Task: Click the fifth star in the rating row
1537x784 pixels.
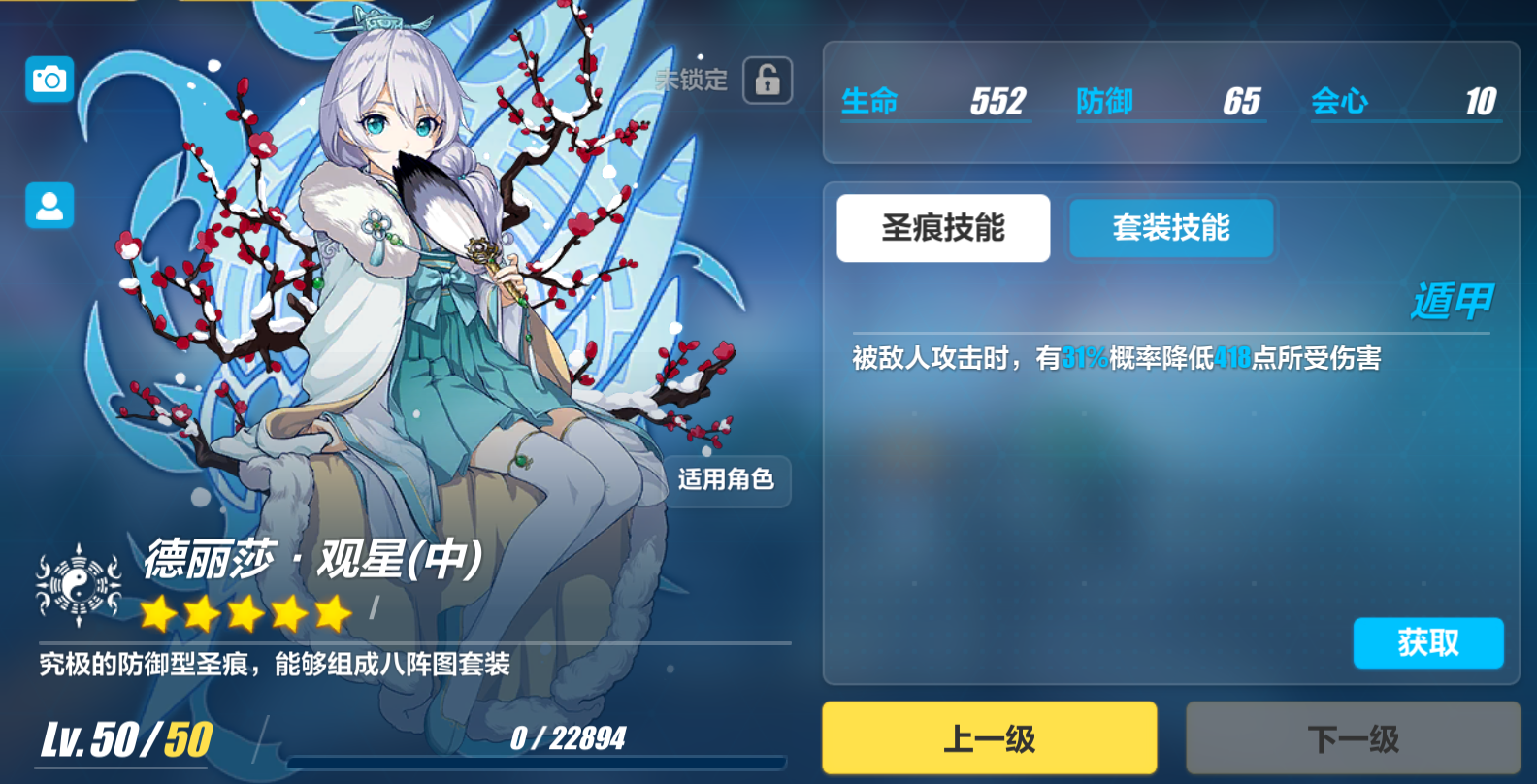Action: [330, 613]
